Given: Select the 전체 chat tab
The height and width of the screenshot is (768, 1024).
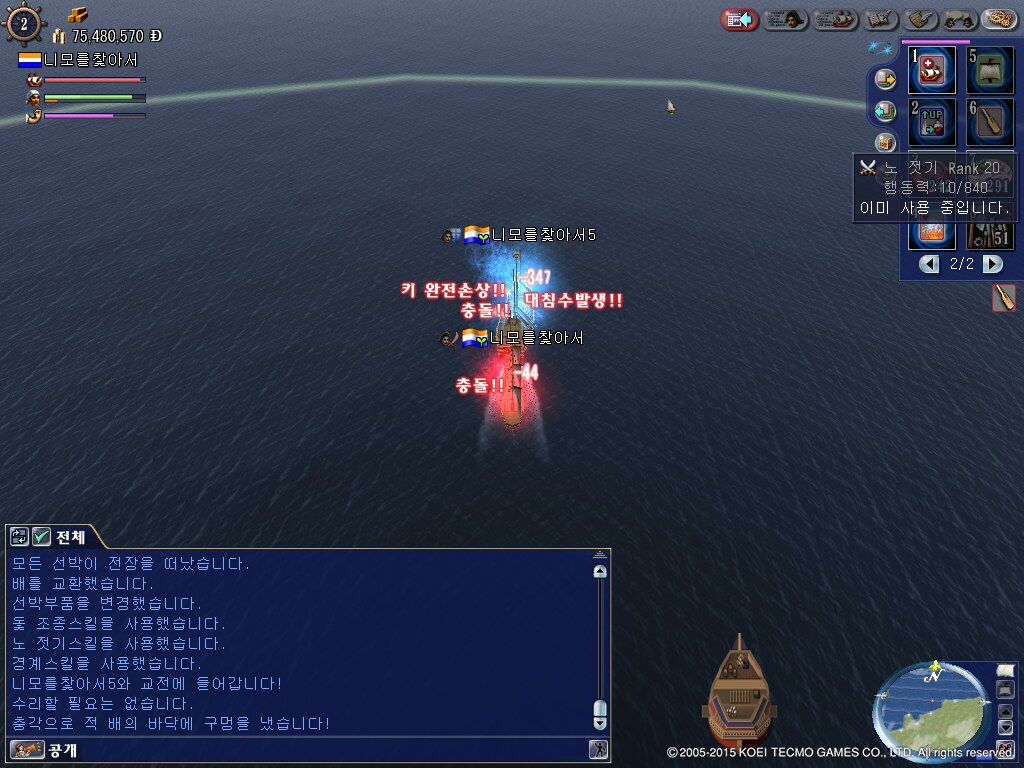Looking at the screenshot, I should click(69, 536).
